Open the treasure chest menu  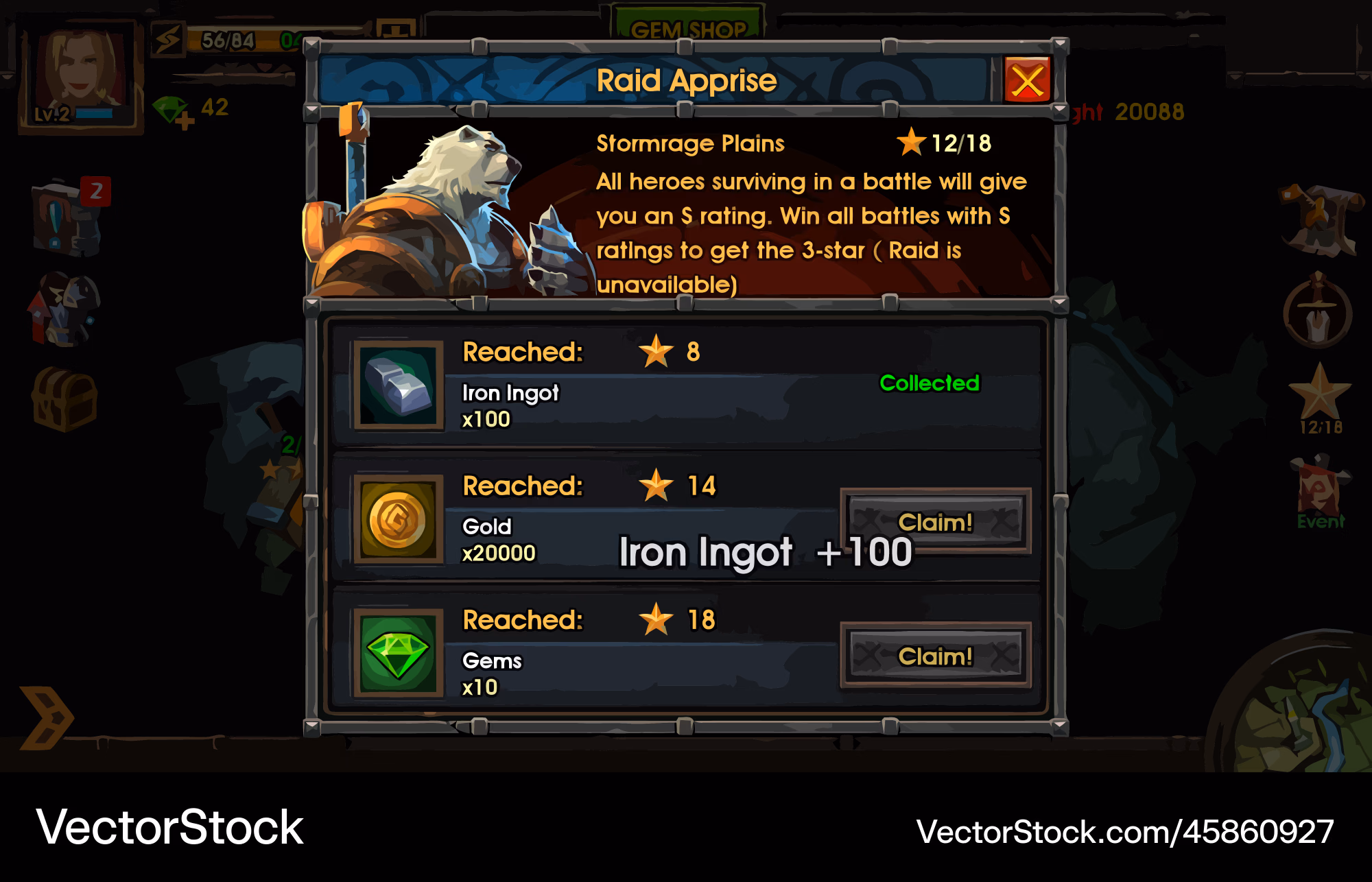click(65, 399)
